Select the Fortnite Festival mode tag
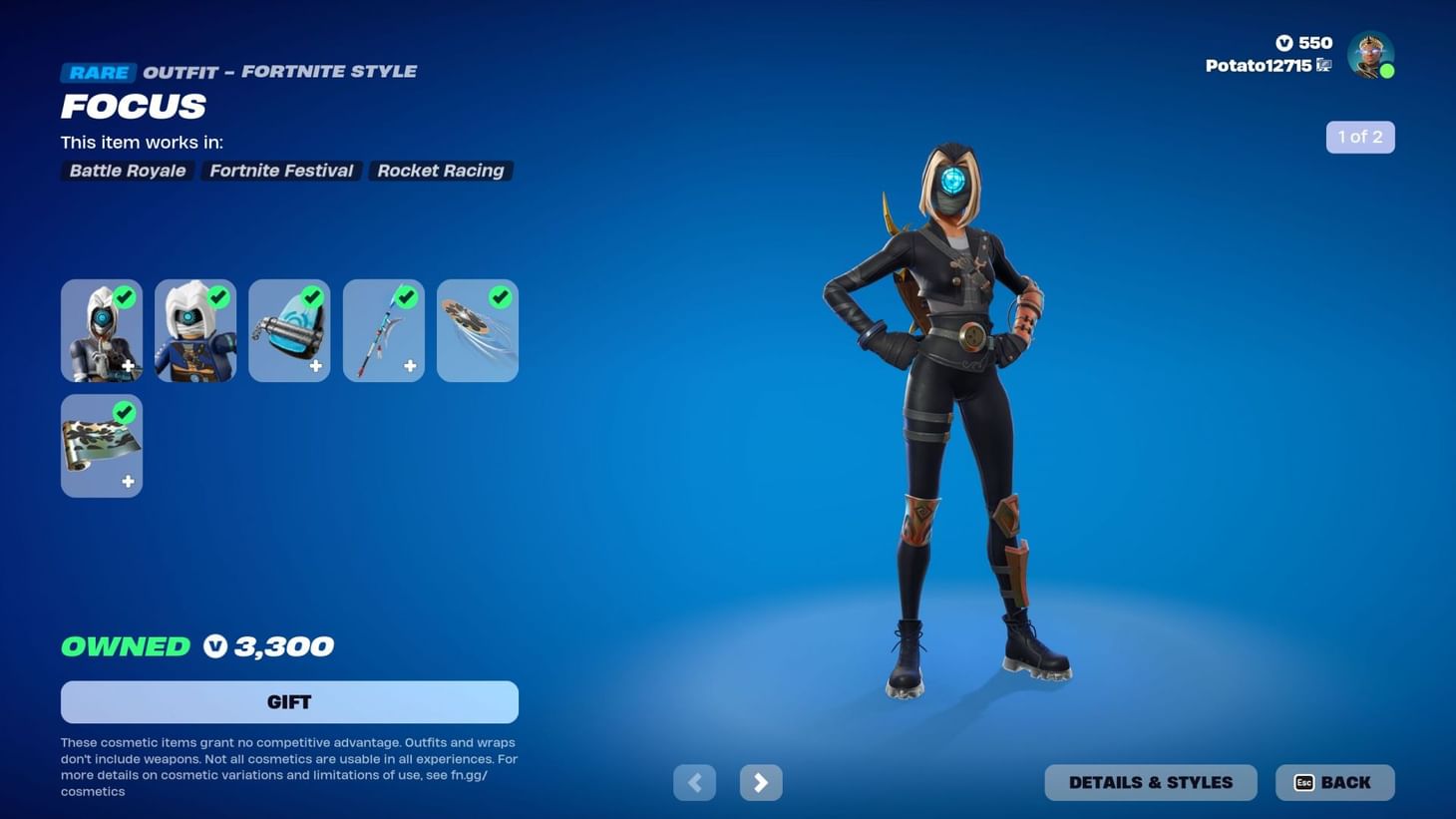Viewport: 1456px width, 819px height. 280,171
